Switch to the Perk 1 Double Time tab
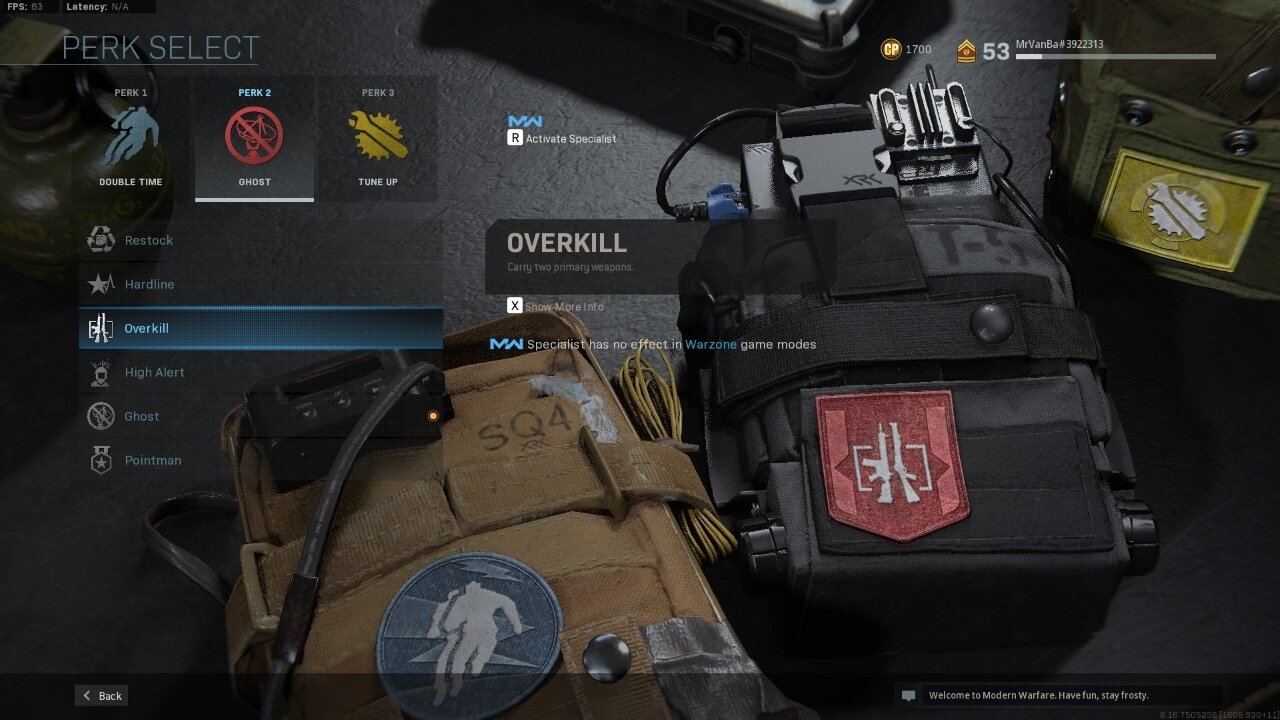Image resolution: width=1280 pixels, height=720 pixels. [x=131, y=138]
